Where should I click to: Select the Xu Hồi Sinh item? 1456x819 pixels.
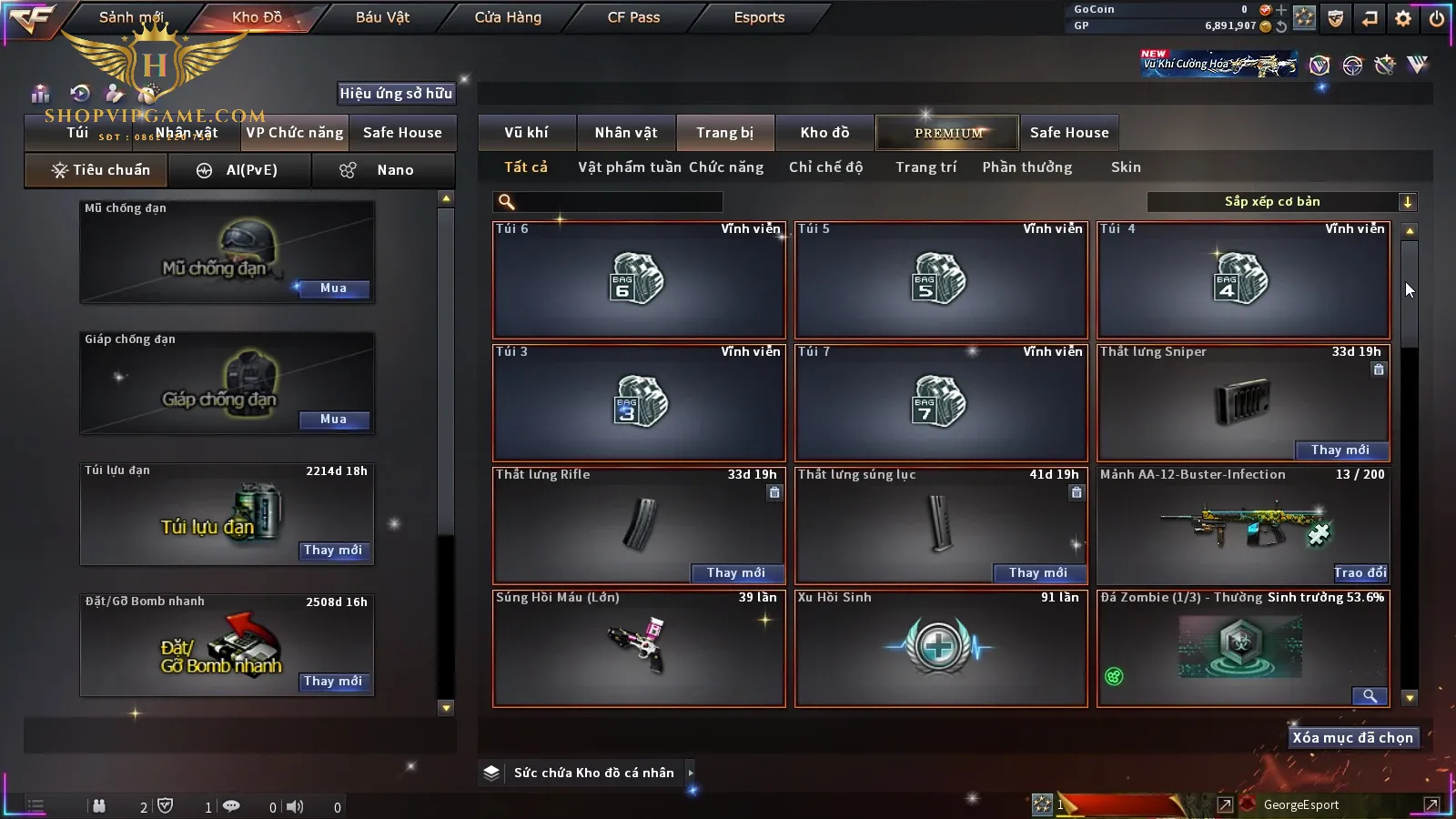point(941,648)
